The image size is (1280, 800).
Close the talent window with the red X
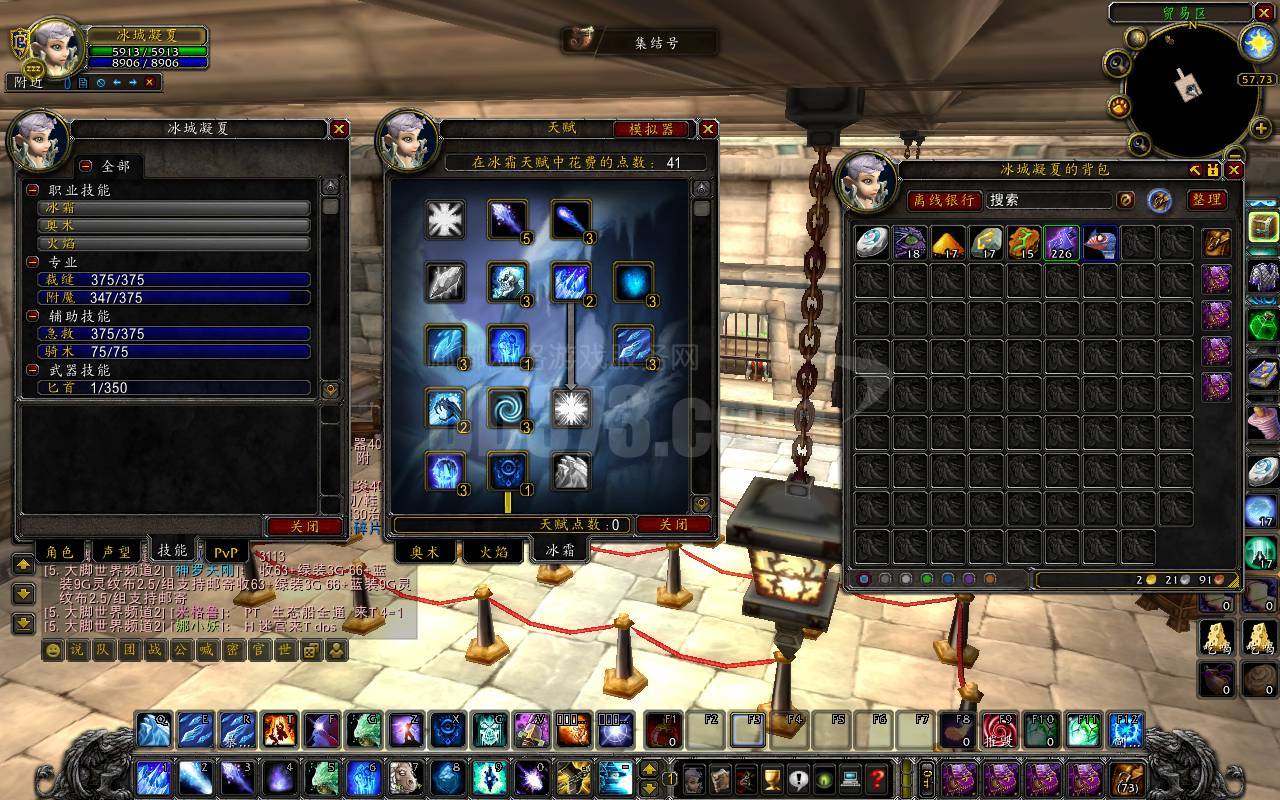708,129
